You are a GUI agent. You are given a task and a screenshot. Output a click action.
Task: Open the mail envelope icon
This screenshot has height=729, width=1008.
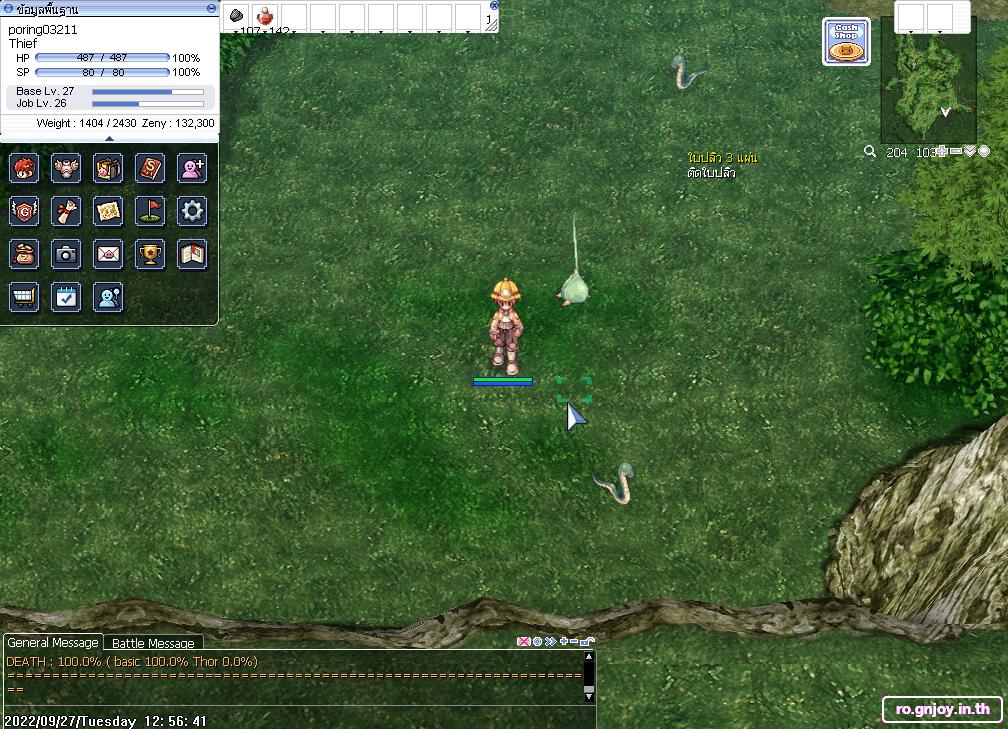click(108, 254)
